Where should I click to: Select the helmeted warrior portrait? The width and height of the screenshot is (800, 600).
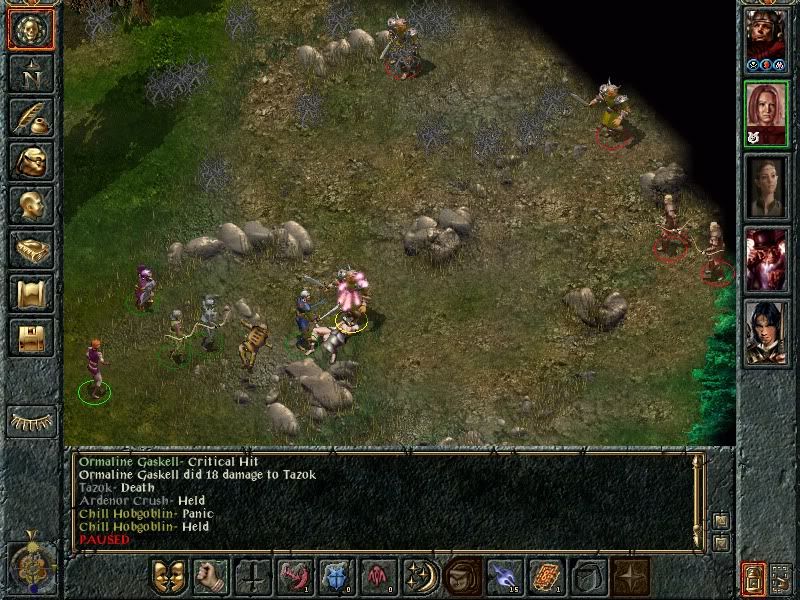coord(767,38)
